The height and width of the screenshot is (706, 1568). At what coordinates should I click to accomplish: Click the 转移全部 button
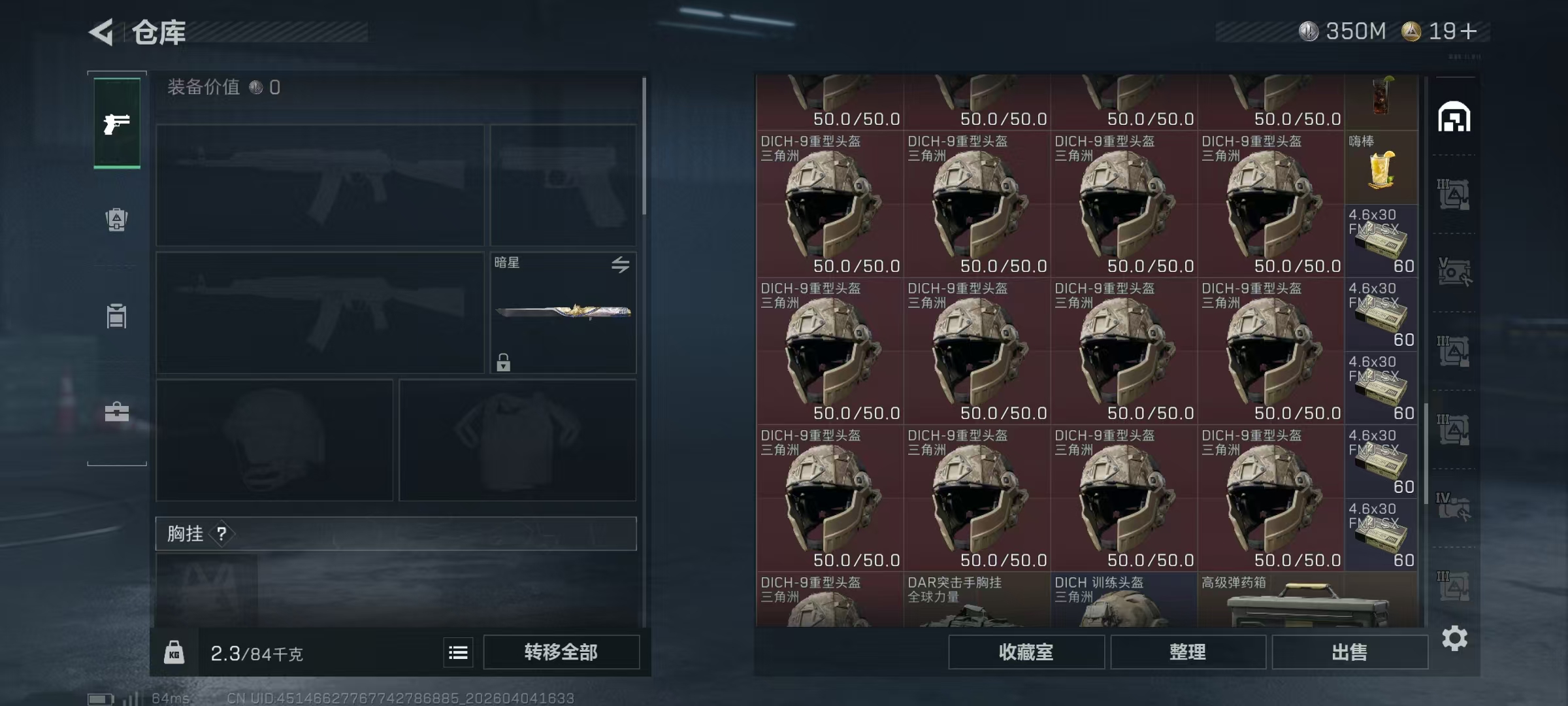pos(561,652)
